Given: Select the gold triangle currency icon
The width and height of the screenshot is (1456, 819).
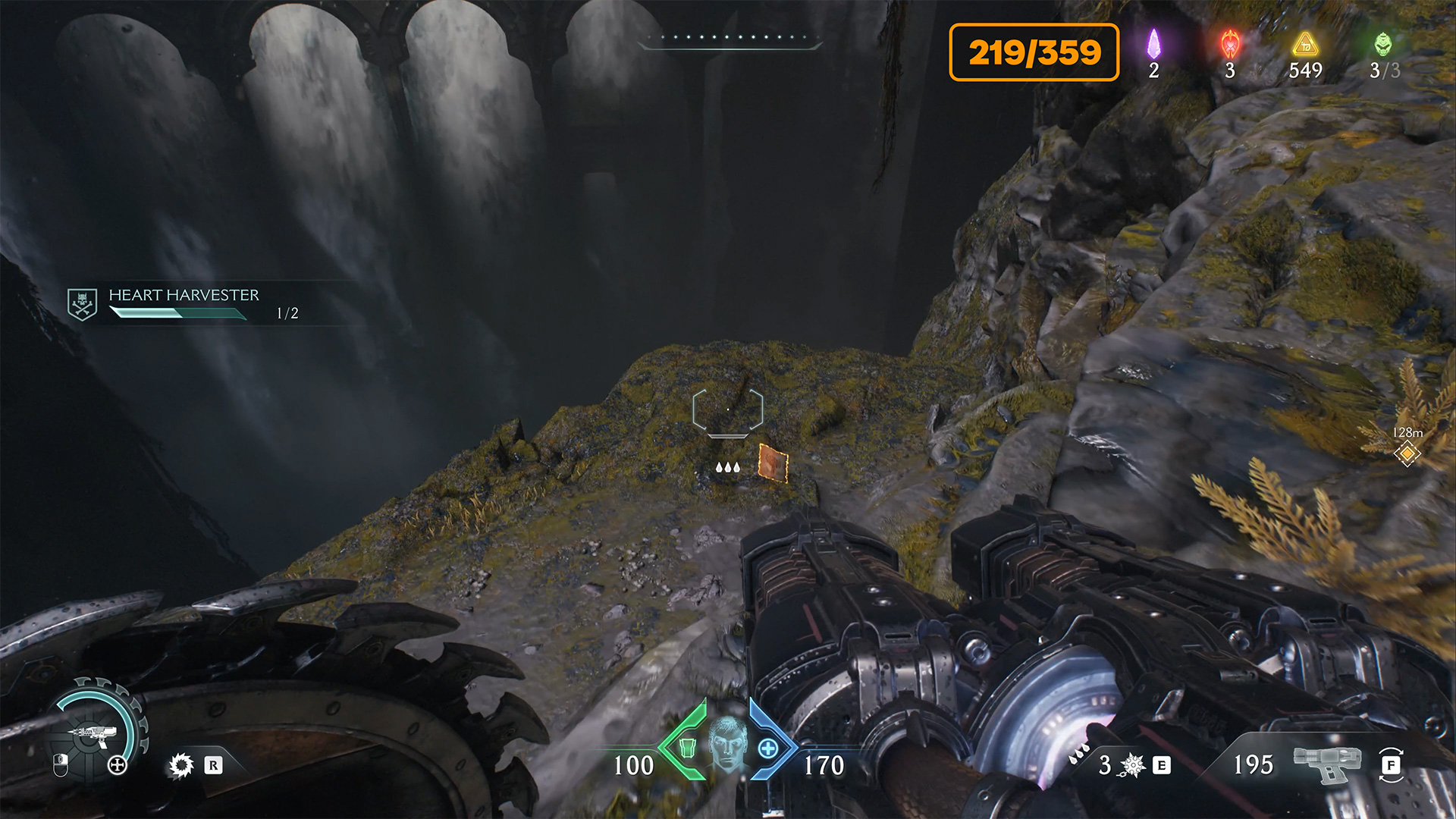Looking at the screenshot, I should (x=1305, y=44).
